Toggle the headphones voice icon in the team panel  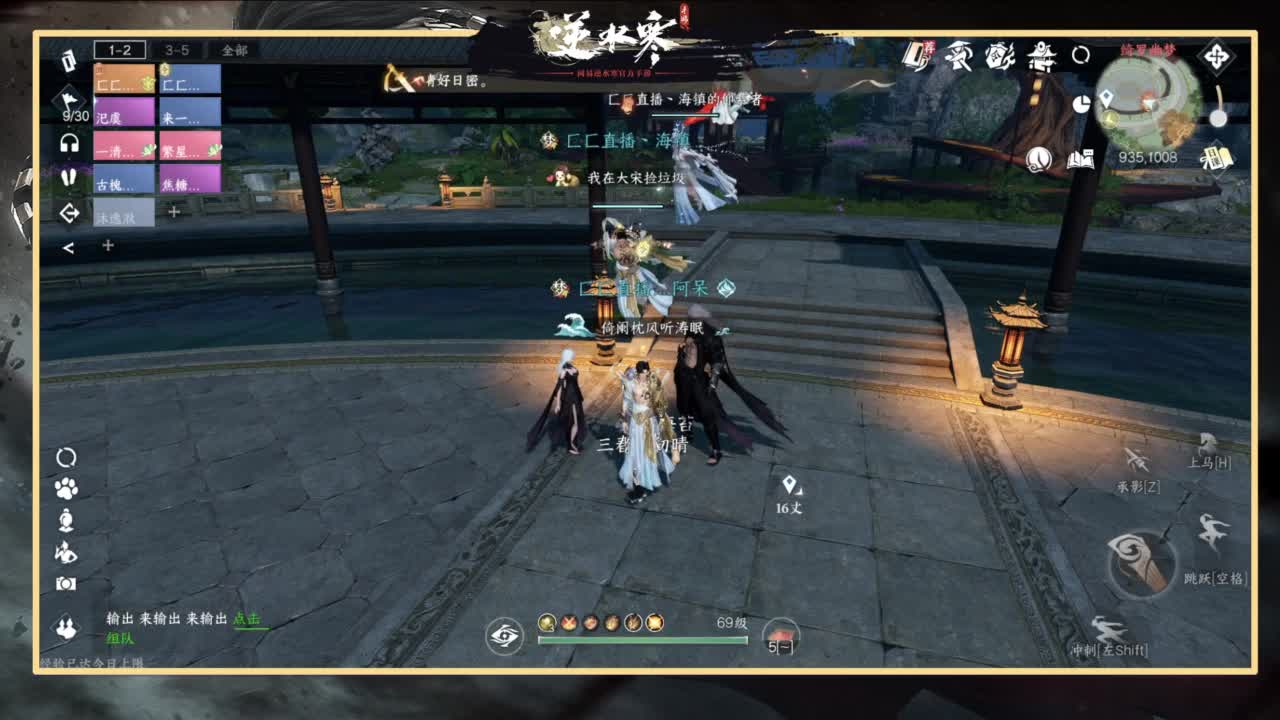click(68, 144)
